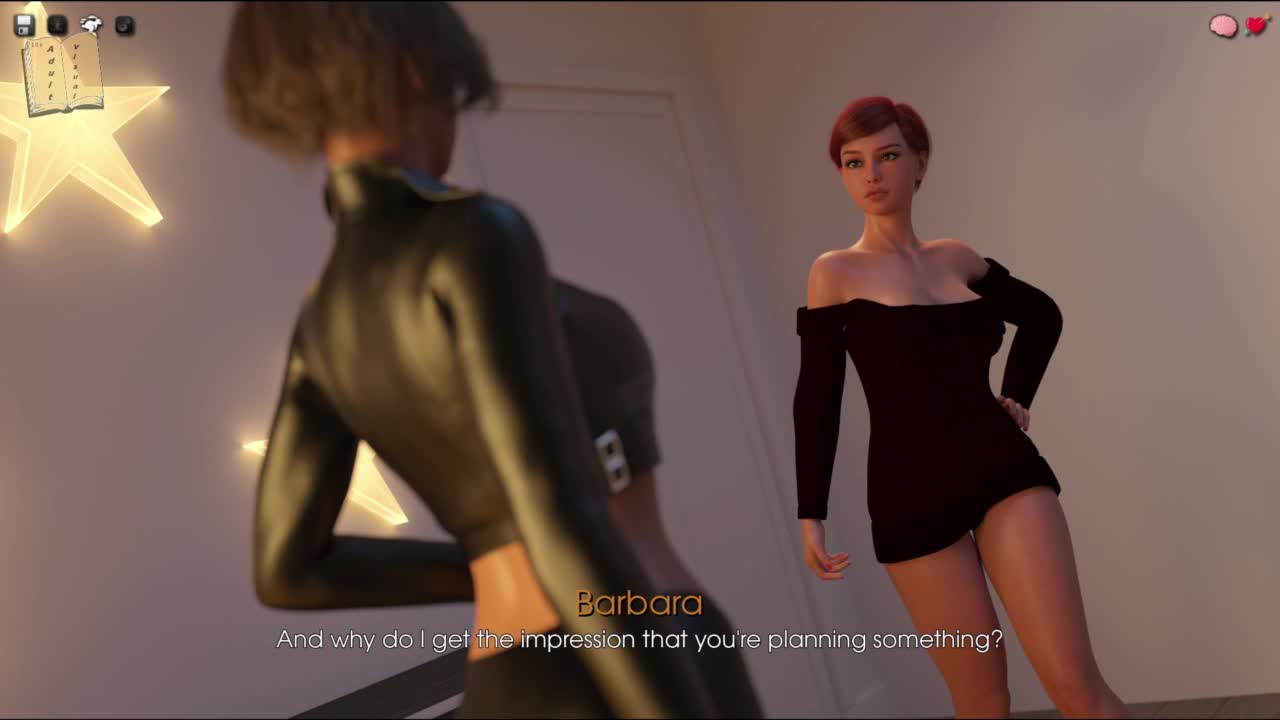This screenshot has width=1280, height=720.
Task: Open the save menu via floppy disk icon
Action: pyautogui.click(x=25, y=26)
